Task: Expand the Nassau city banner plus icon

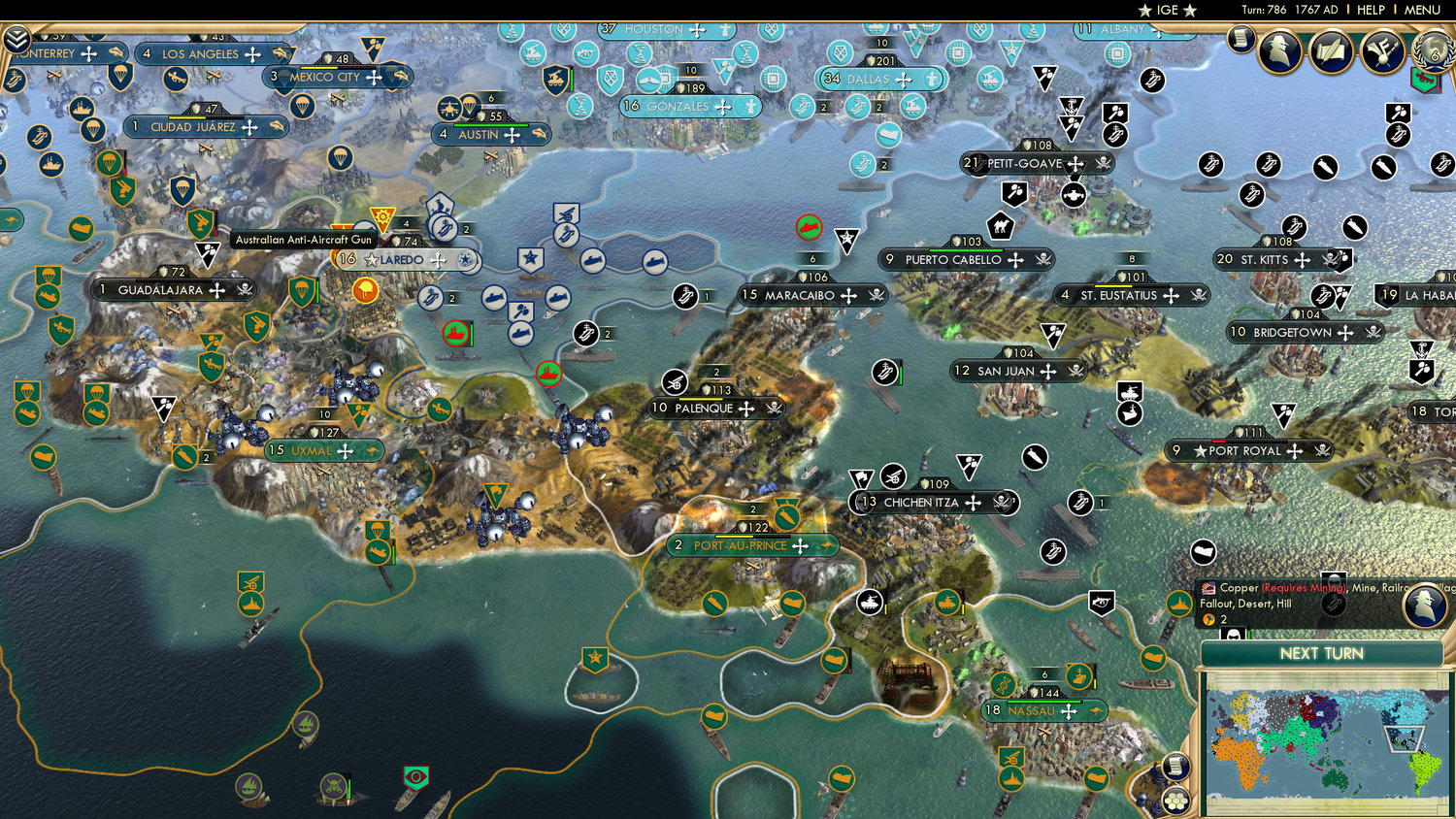Action: click(1069, 711)
